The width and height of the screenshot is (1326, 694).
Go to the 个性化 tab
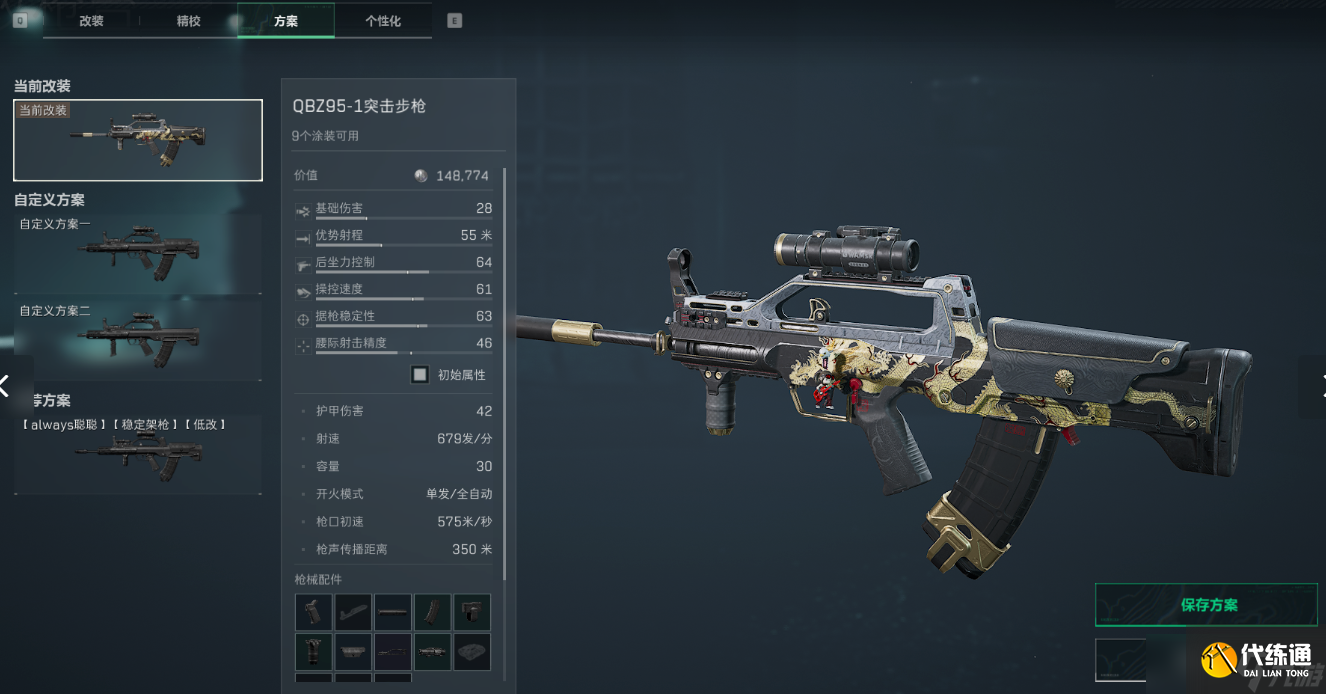383,21
